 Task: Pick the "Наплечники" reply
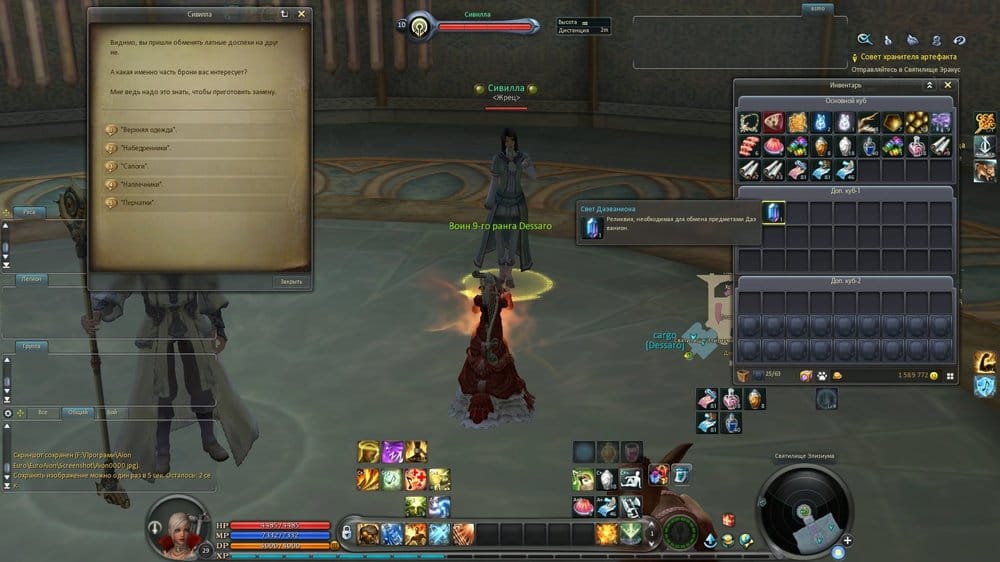click(141, 185)
